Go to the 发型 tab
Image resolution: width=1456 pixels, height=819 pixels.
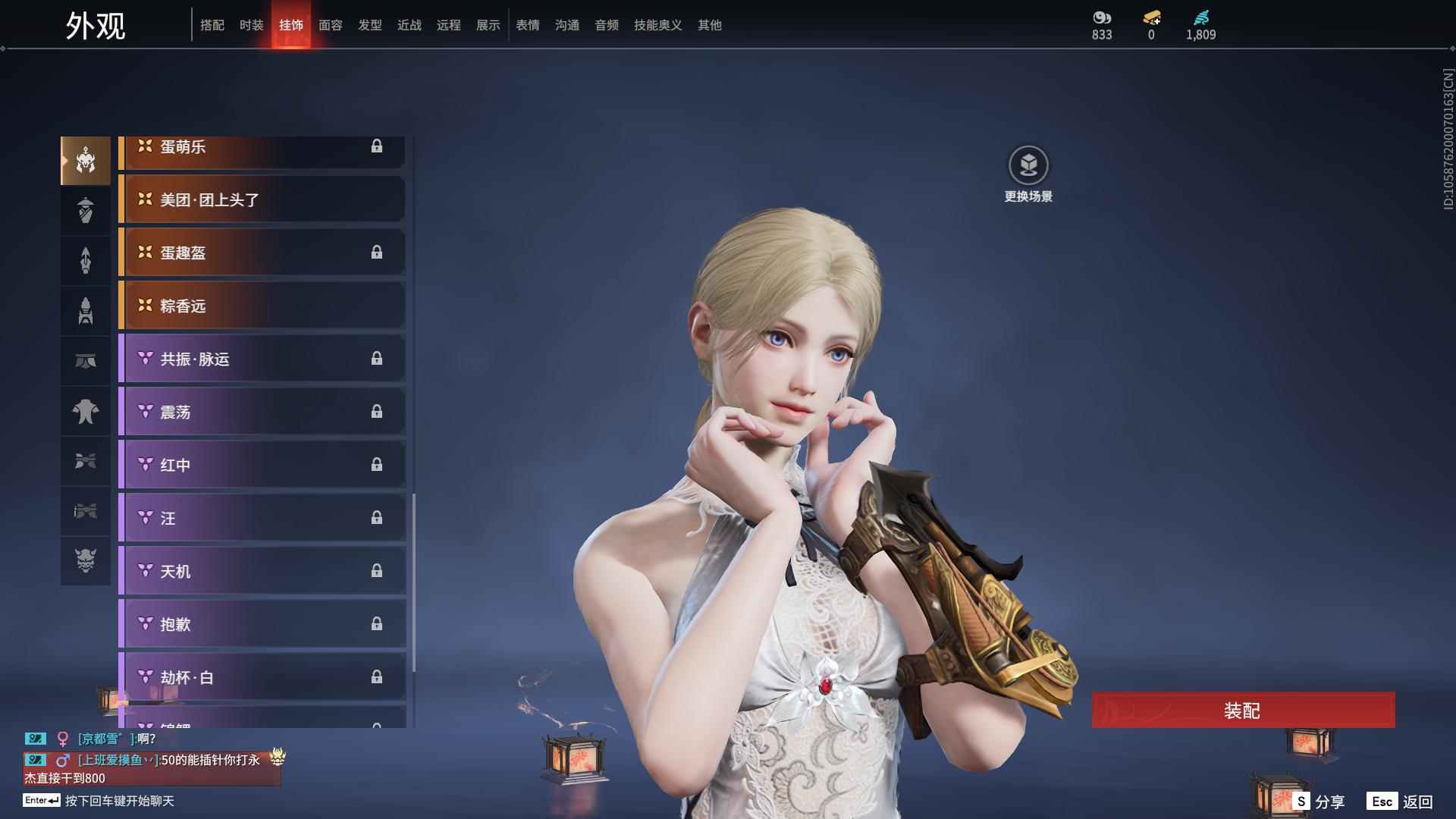pos(370,25)
